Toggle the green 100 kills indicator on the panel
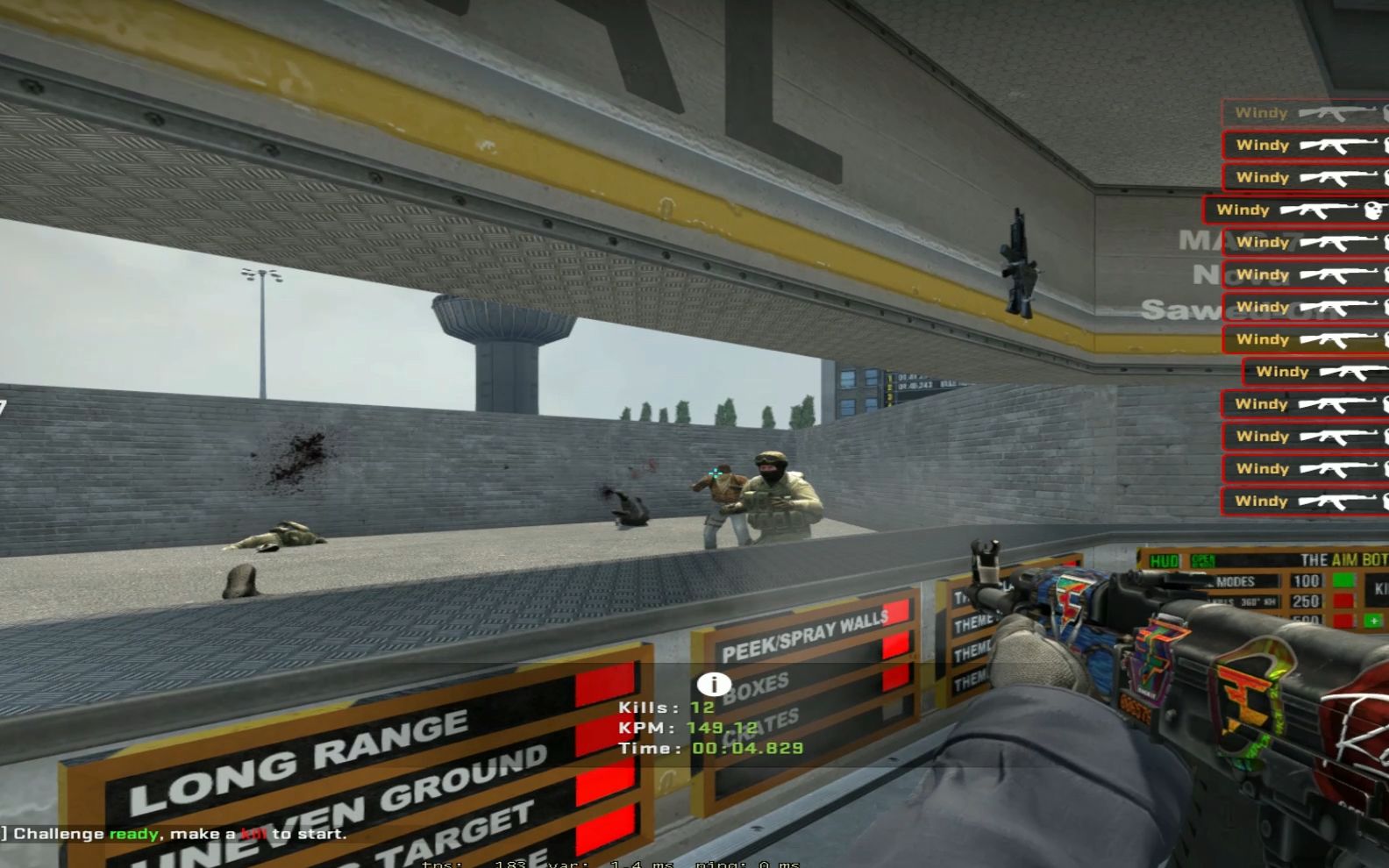Image resolution: width=1389 pixels, height=868 pixels. click(1343, 580)
